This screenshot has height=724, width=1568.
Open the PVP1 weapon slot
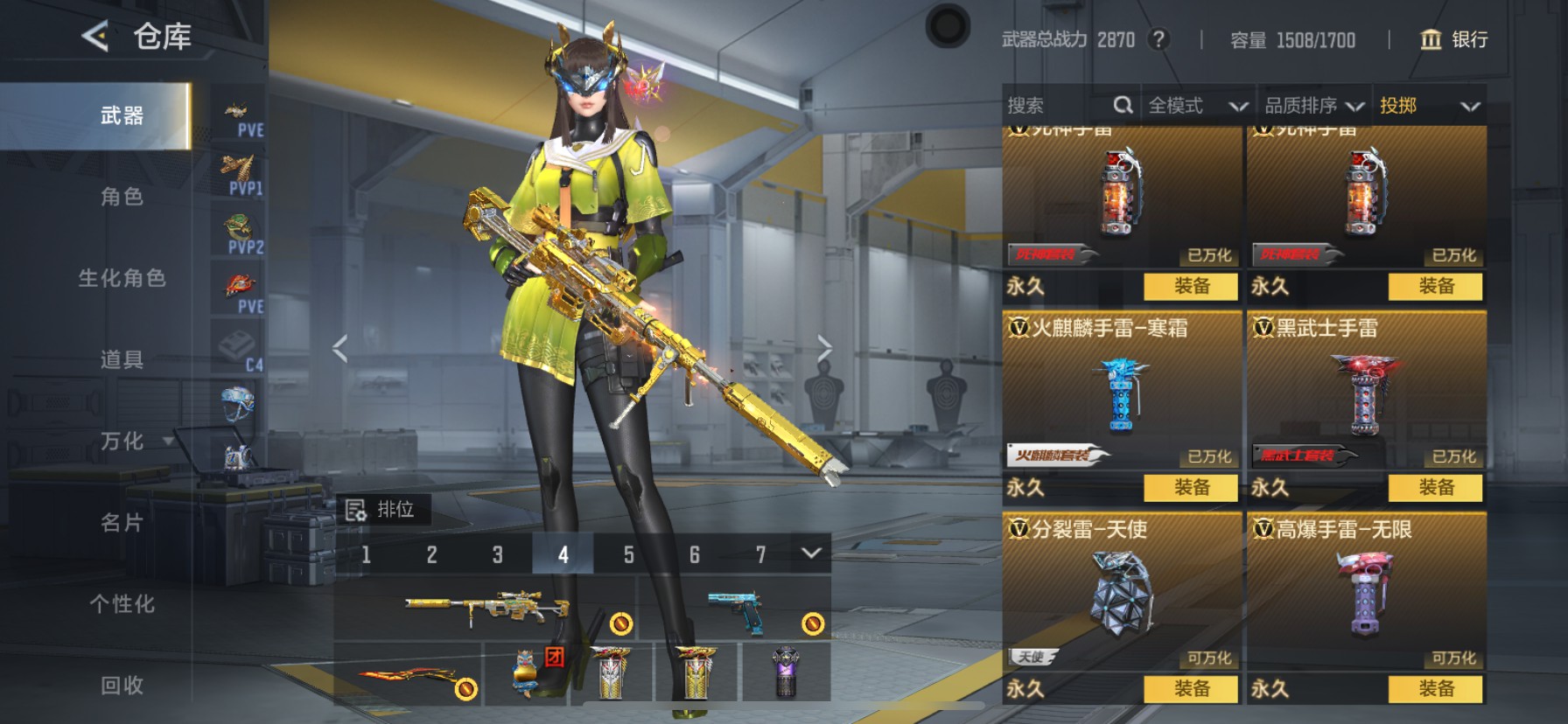[240, 171]
